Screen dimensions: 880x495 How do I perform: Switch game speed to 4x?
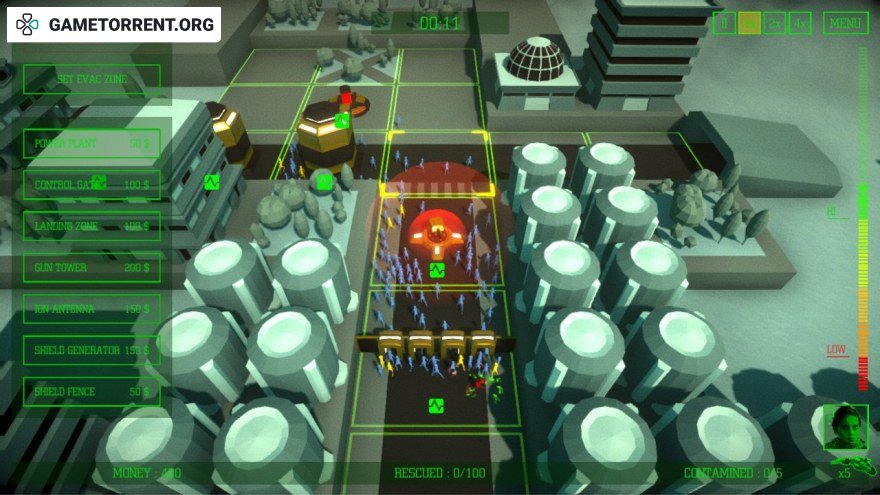[x=799, y=24]
